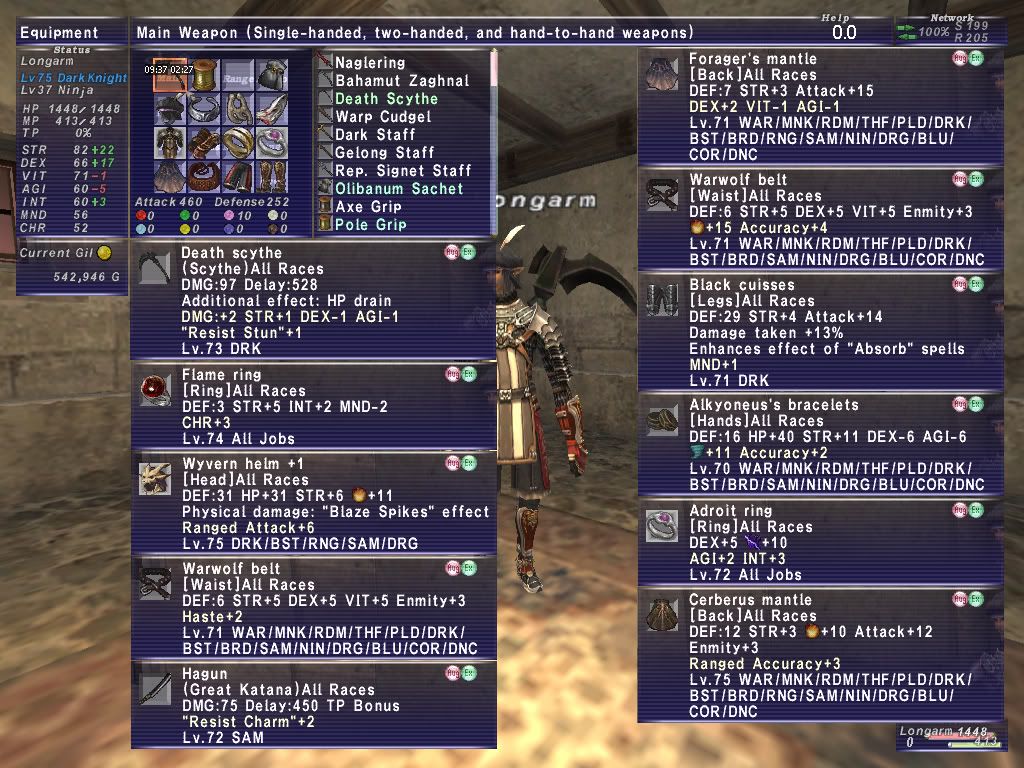Choose Bahamut Zaghnal in the item list
Viewport: 1024px width, 768px height.
[x=401, y=80]
